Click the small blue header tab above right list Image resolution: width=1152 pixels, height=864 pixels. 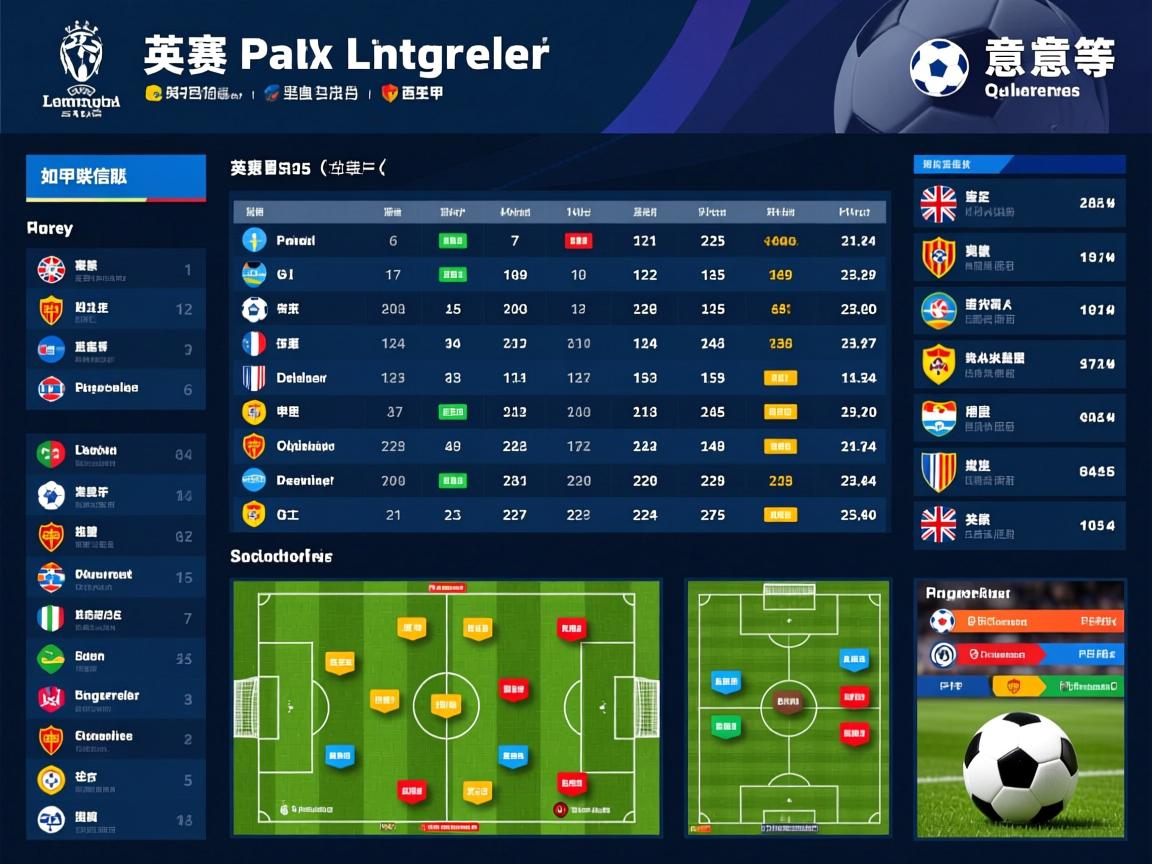pos(963,164)
